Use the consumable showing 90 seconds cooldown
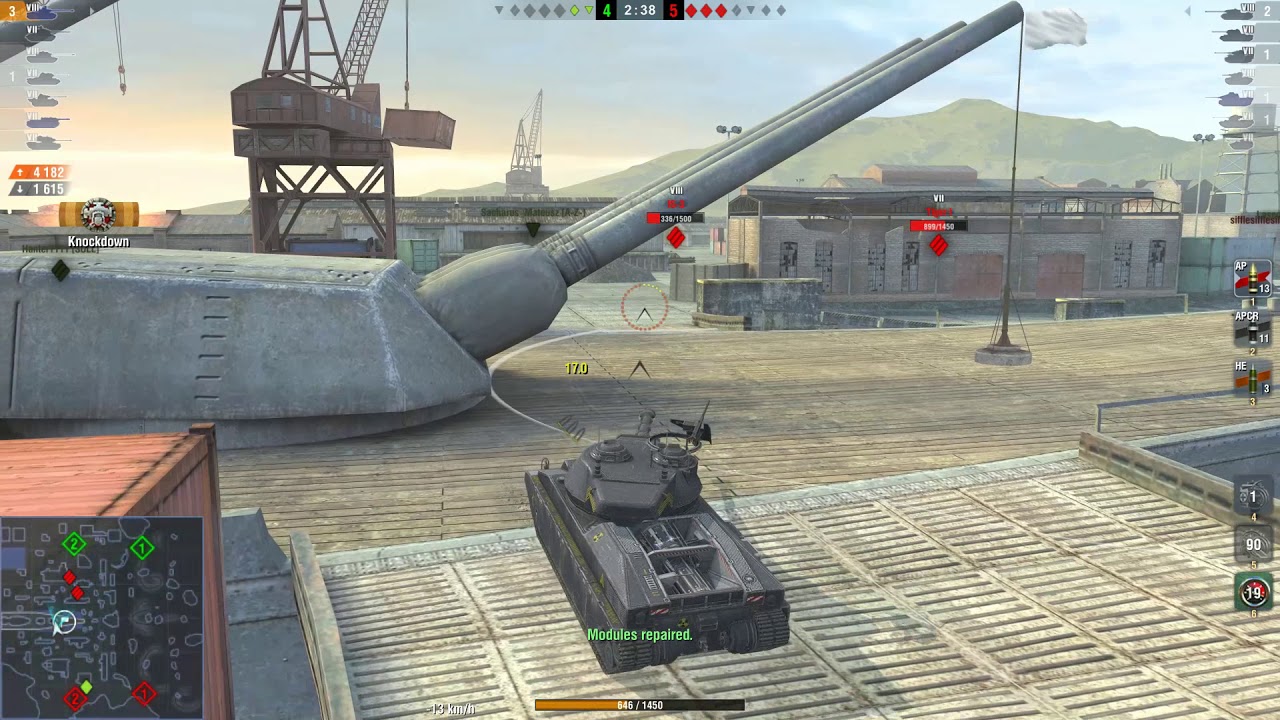 (1252, 545)
